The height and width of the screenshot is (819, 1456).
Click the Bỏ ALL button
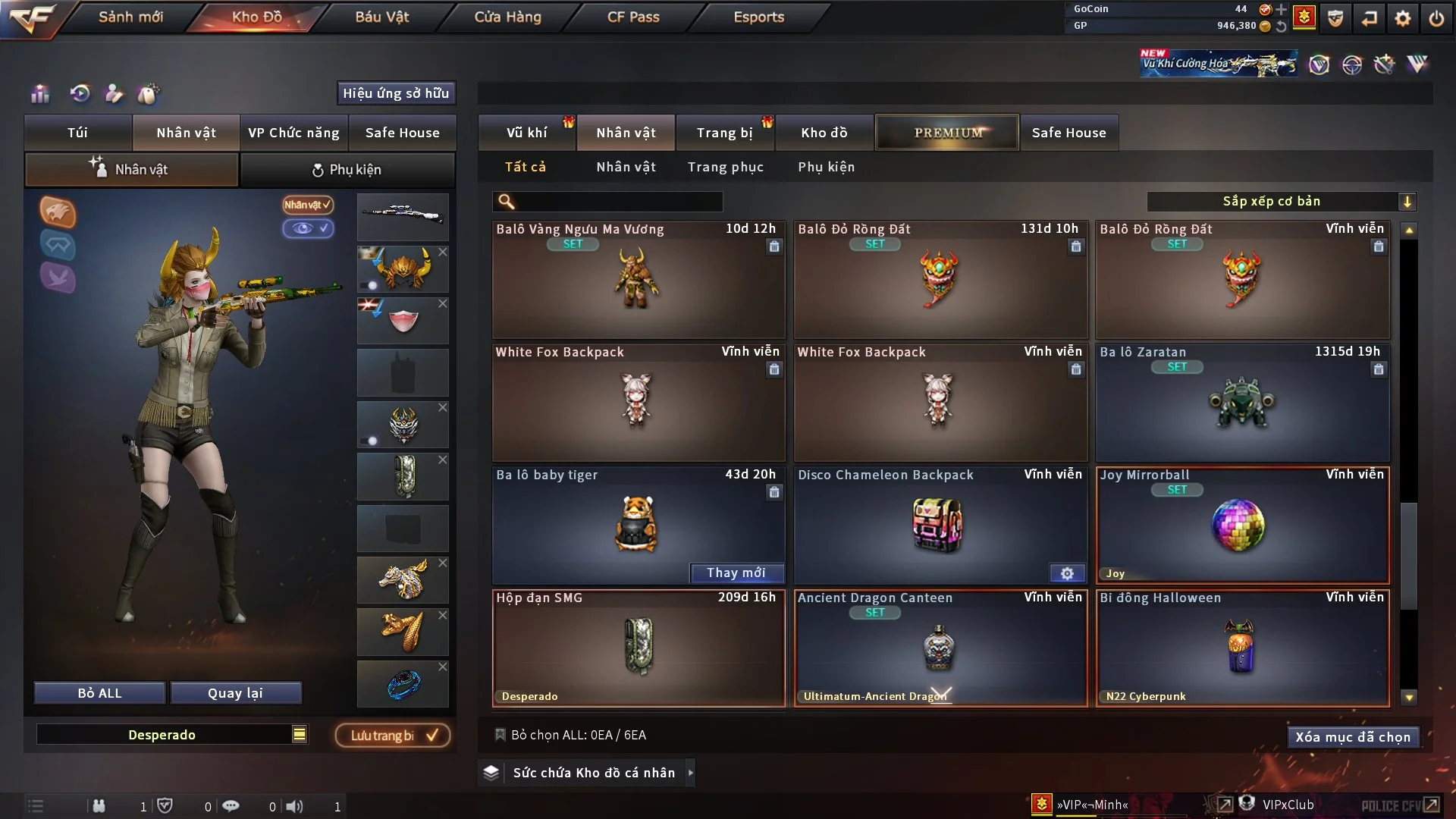pyautogui.click(x=99, y=693)
